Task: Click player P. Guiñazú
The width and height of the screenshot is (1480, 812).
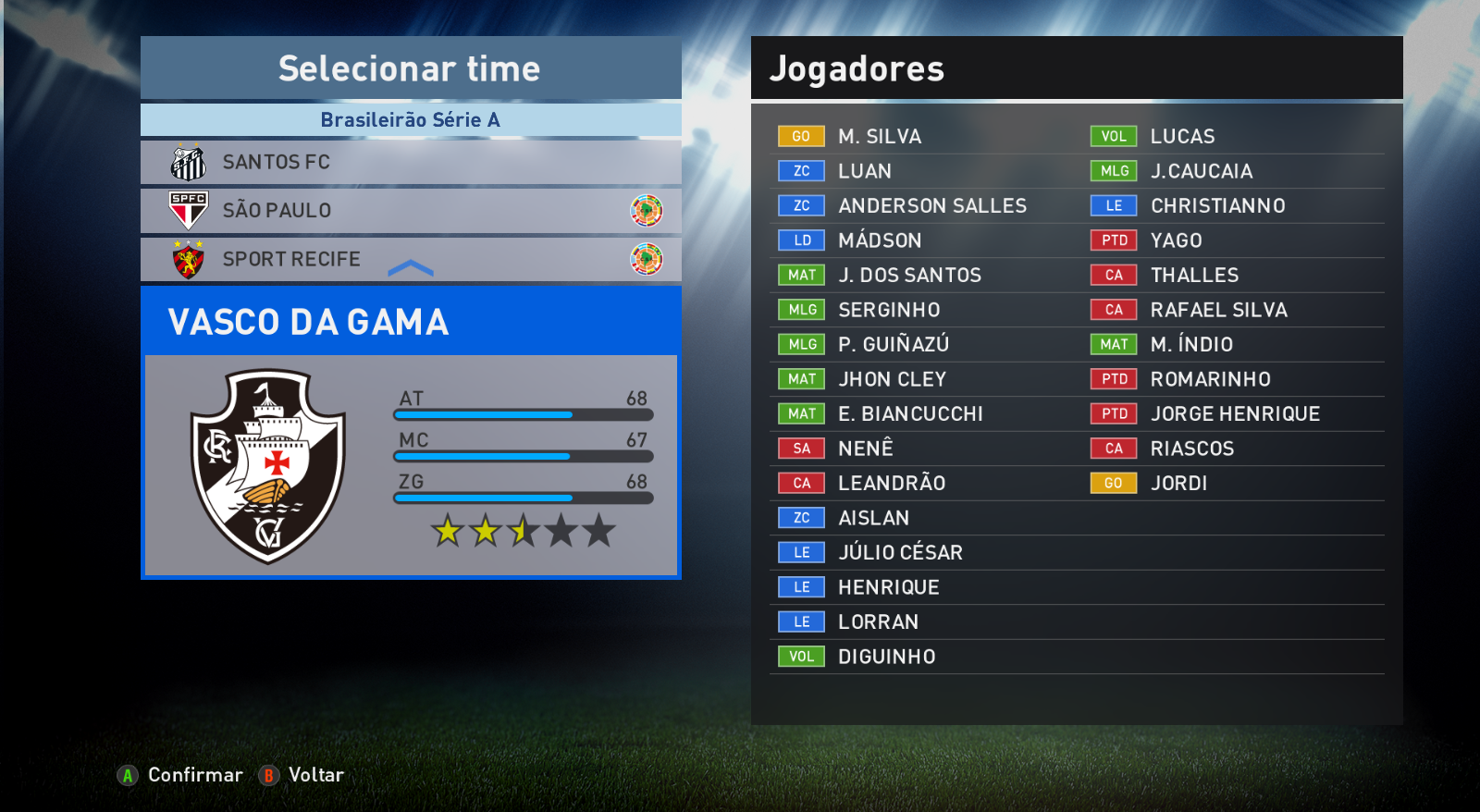Action: [893, 345]
